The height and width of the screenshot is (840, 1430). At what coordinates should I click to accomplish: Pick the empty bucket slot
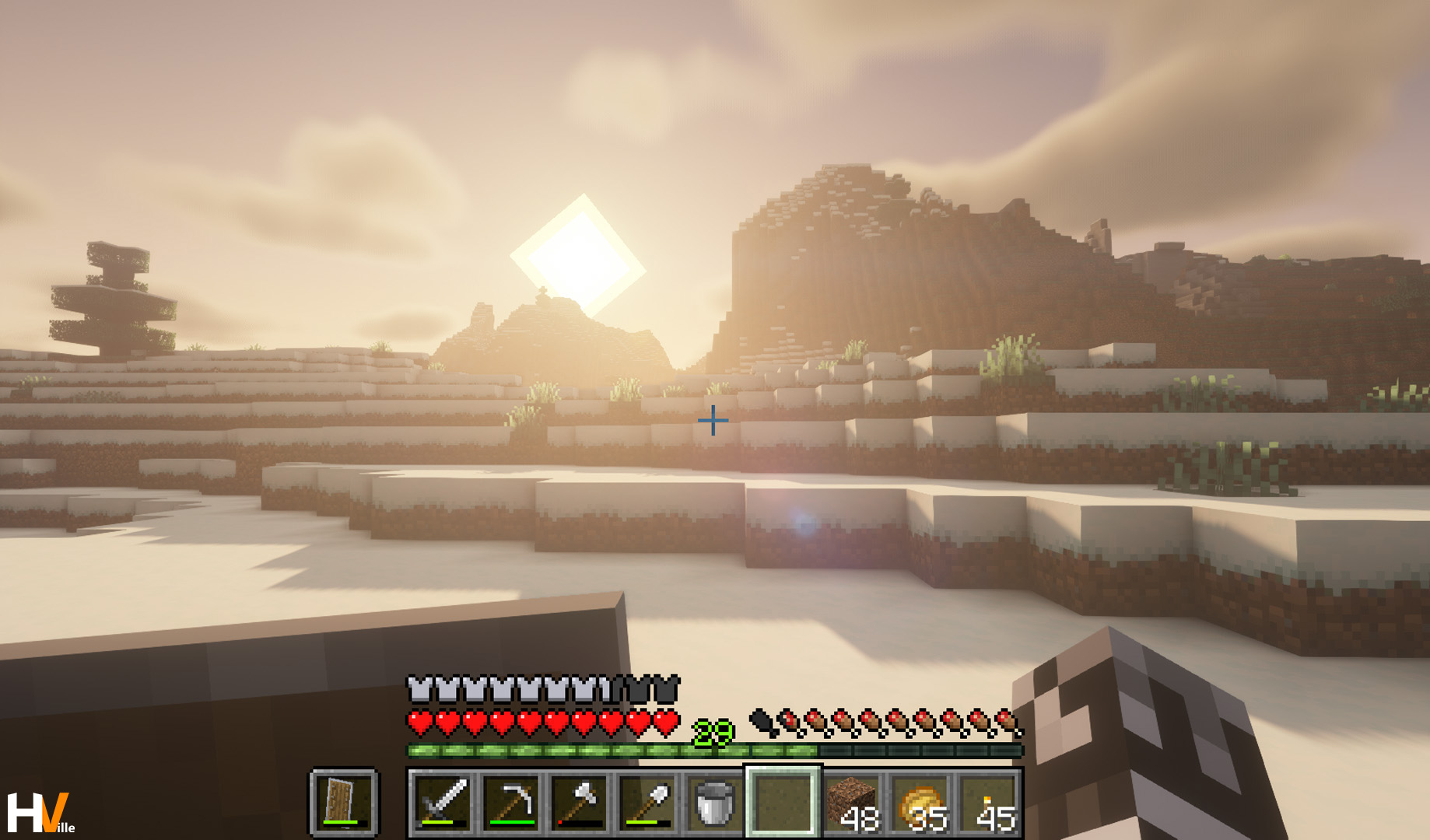(714, 803)
